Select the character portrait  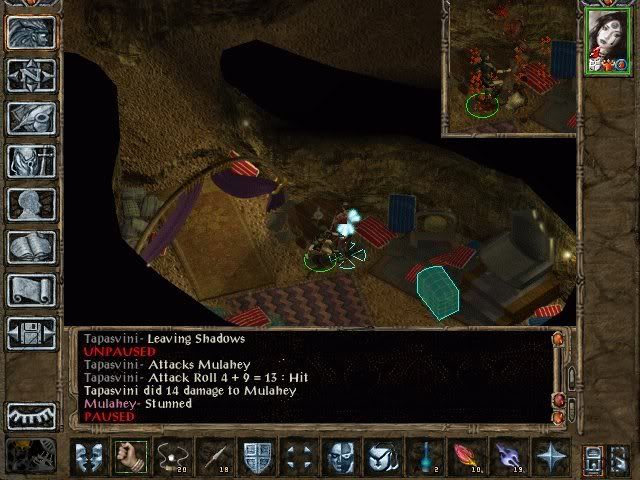tap(607, 39)
